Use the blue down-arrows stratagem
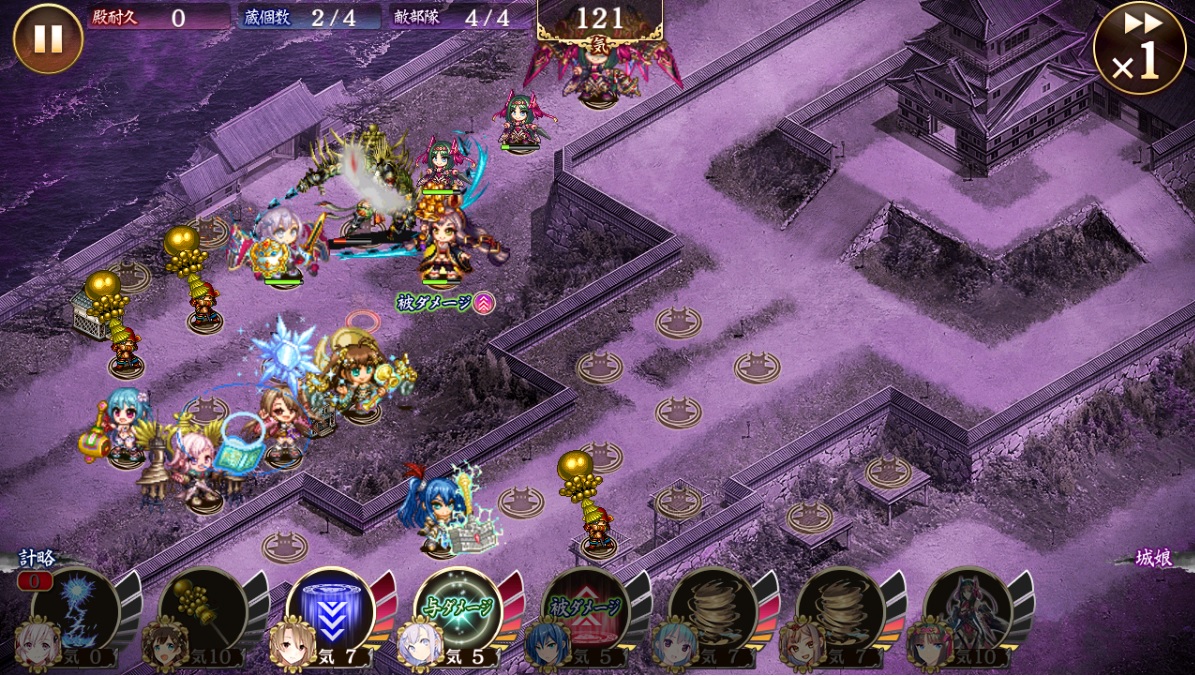The width and height of the screenshot is (1195, 676). [330, 611]
